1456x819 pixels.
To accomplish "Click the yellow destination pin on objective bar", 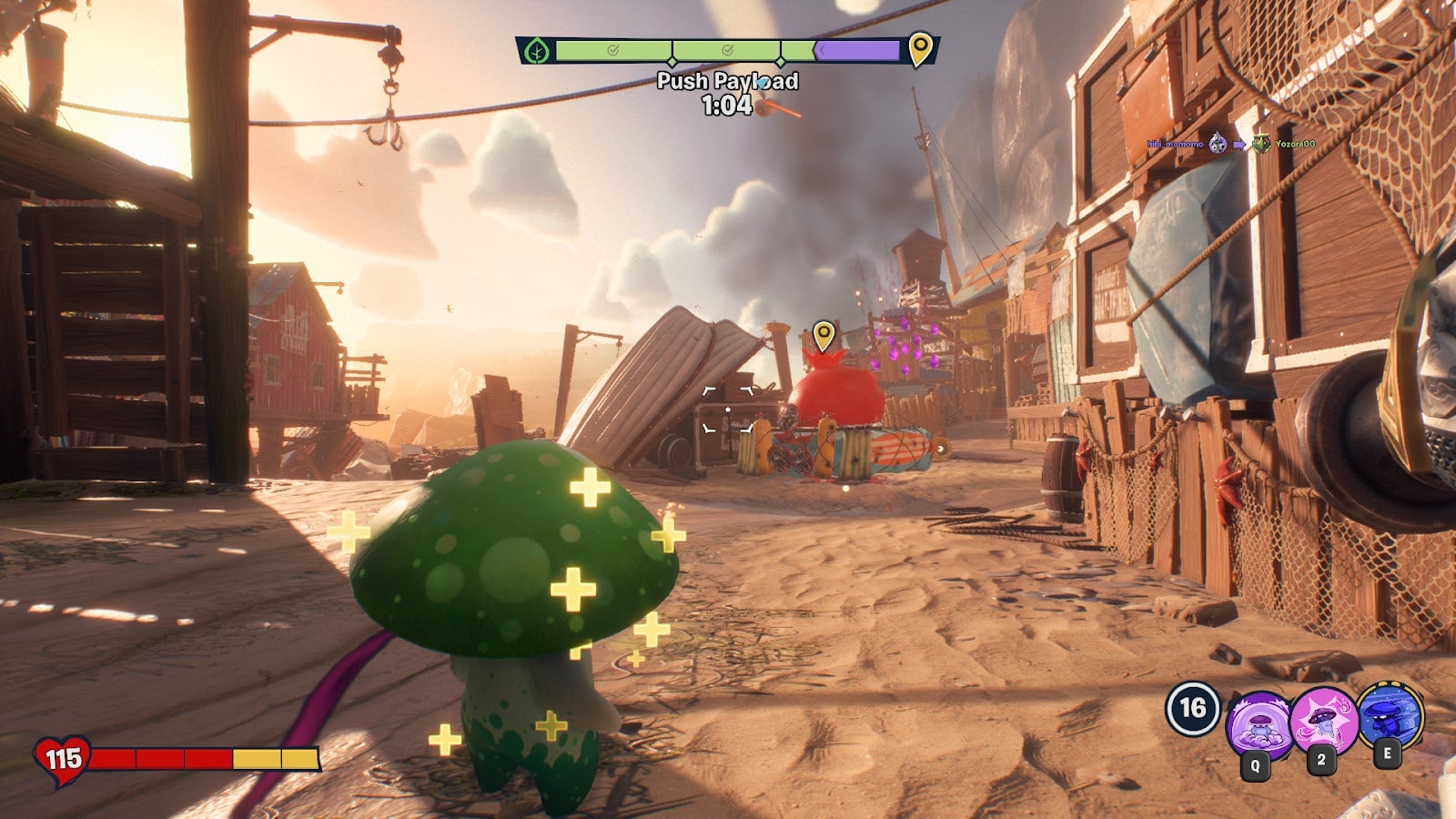I will click(920, 47).
